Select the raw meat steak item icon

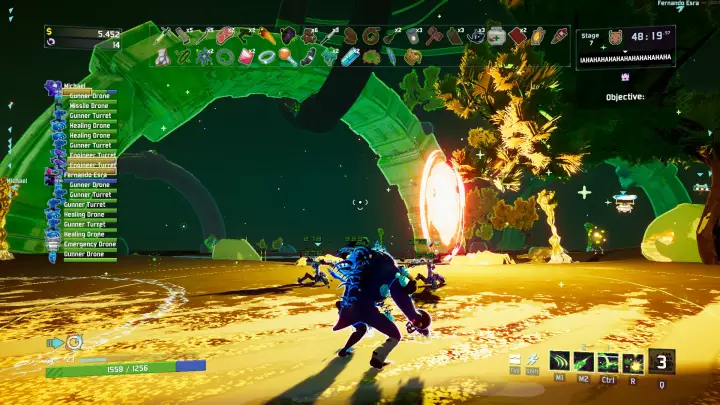222,36
